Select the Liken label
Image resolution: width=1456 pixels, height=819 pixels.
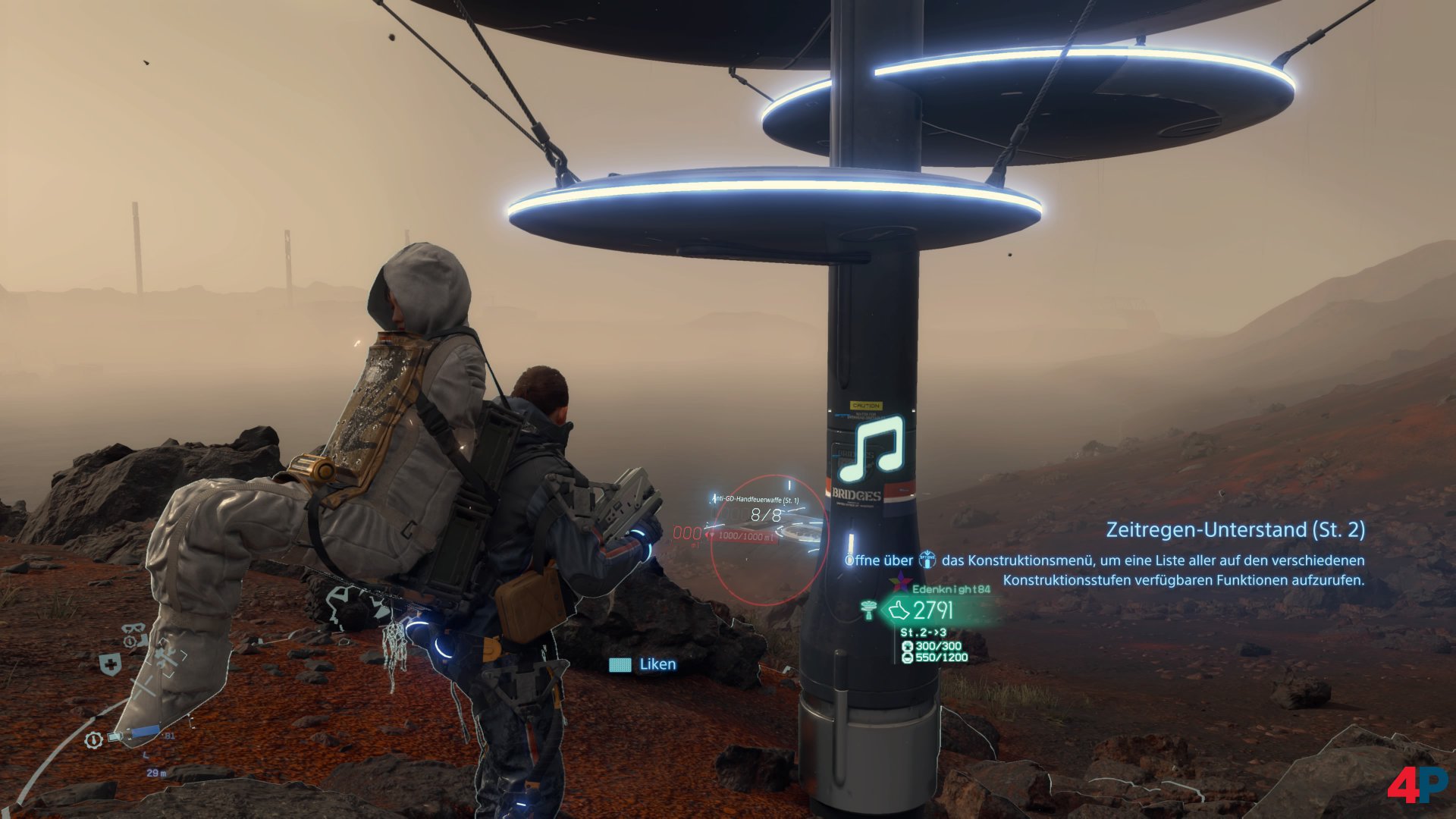pos(657,664)
